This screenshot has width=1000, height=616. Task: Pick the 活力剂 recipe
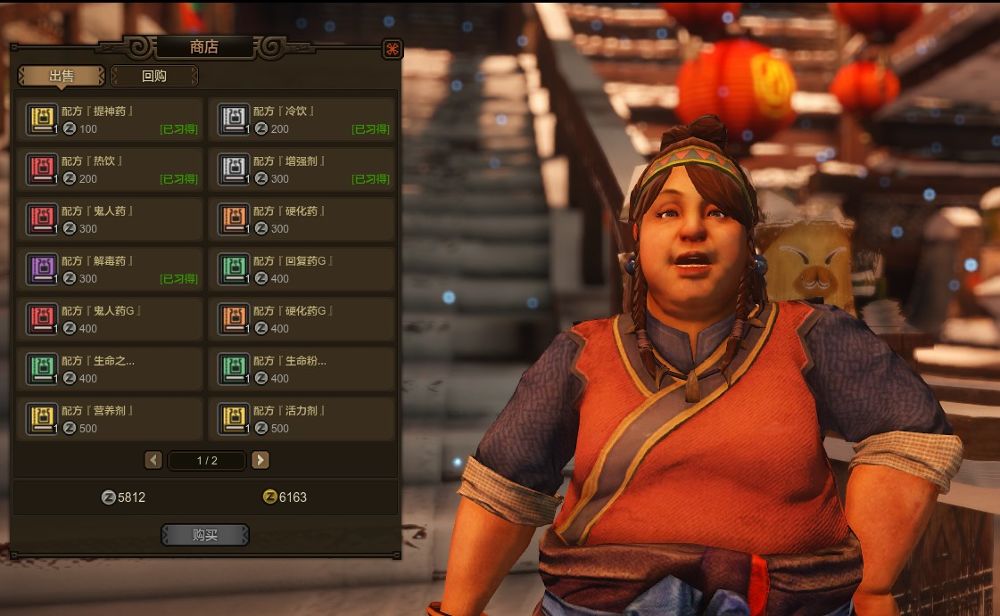302,419
